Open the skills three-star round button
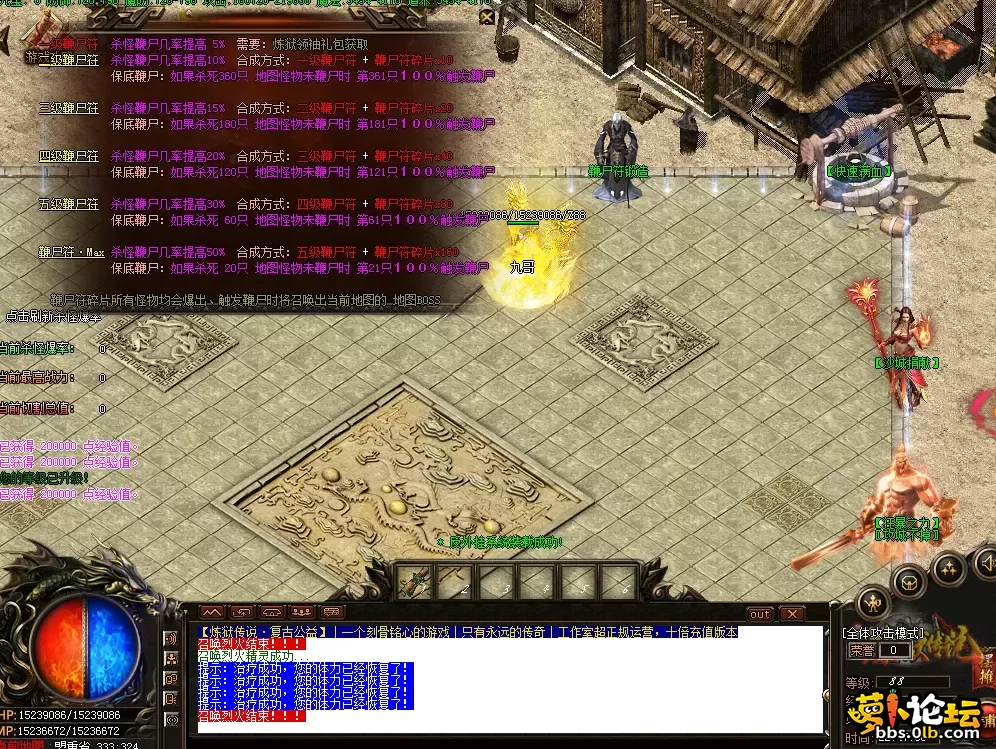Image resolution: width=996 pixels, height=749 pixels. pos(948,568)
